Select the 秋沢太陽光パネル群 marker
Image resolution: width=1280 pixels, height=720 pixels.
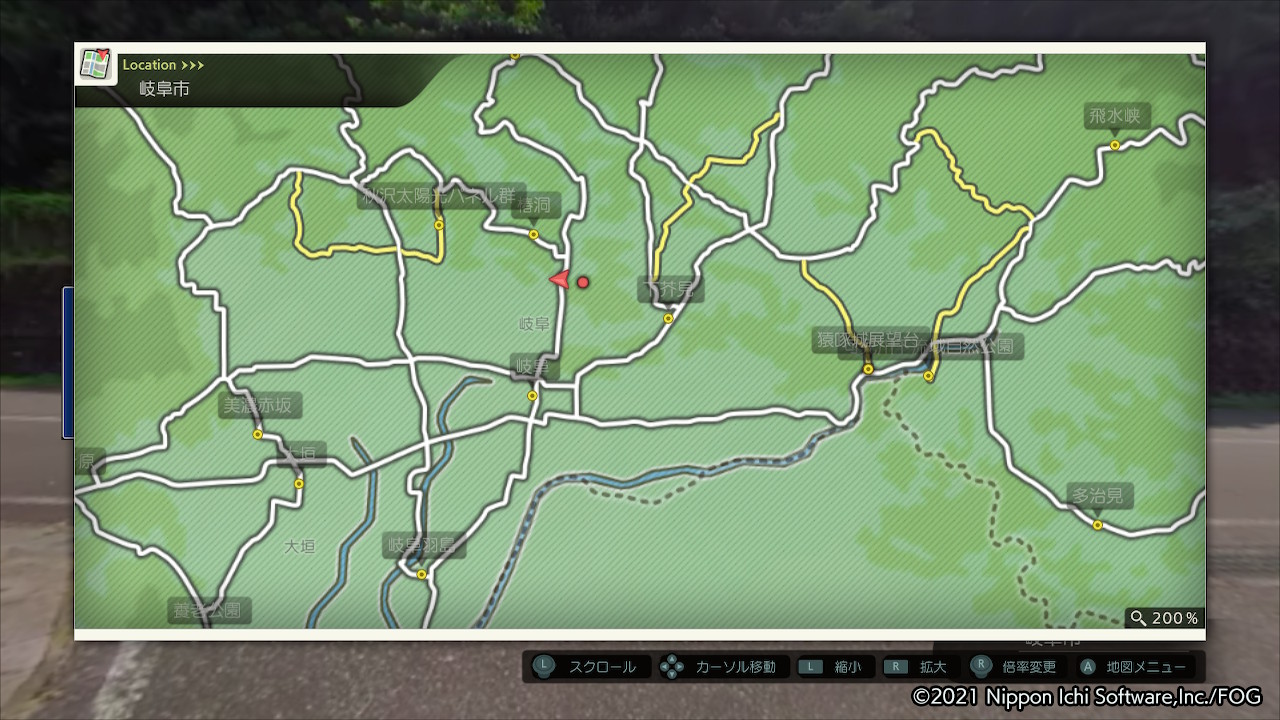pyautogui.click(x=439, y=225)
